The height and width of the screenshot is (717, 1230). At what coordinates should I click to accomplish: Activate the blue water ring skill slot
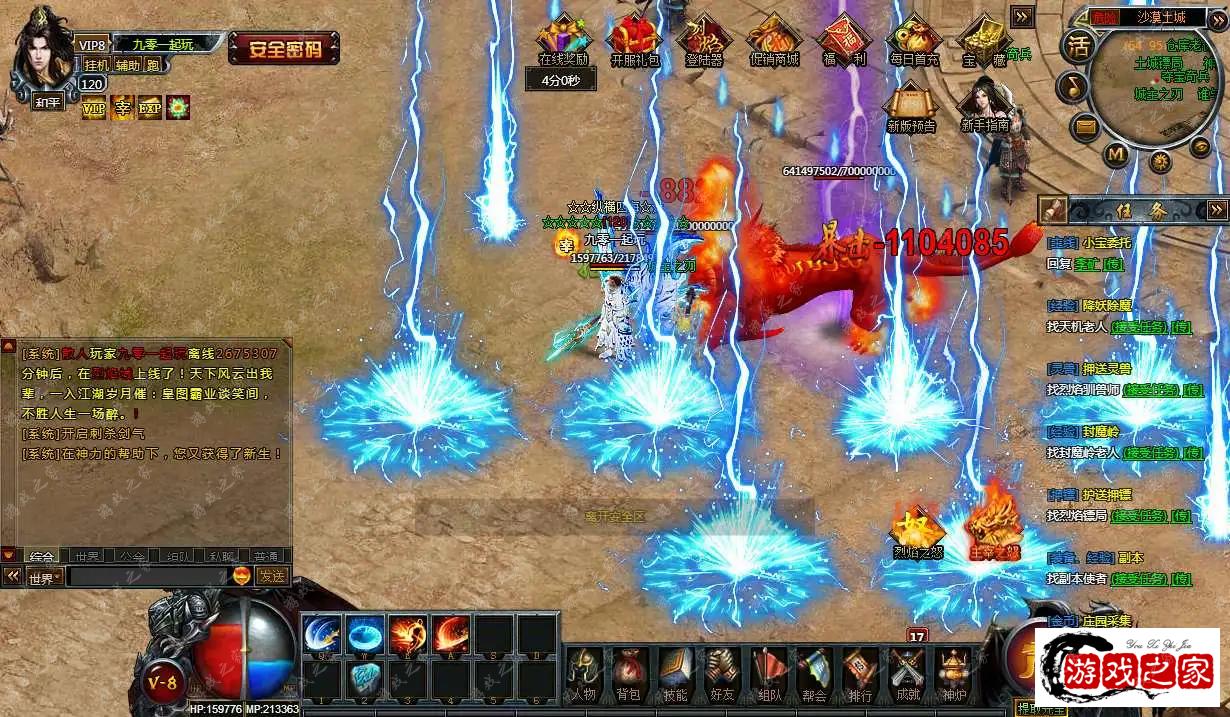tap(365, 634)
